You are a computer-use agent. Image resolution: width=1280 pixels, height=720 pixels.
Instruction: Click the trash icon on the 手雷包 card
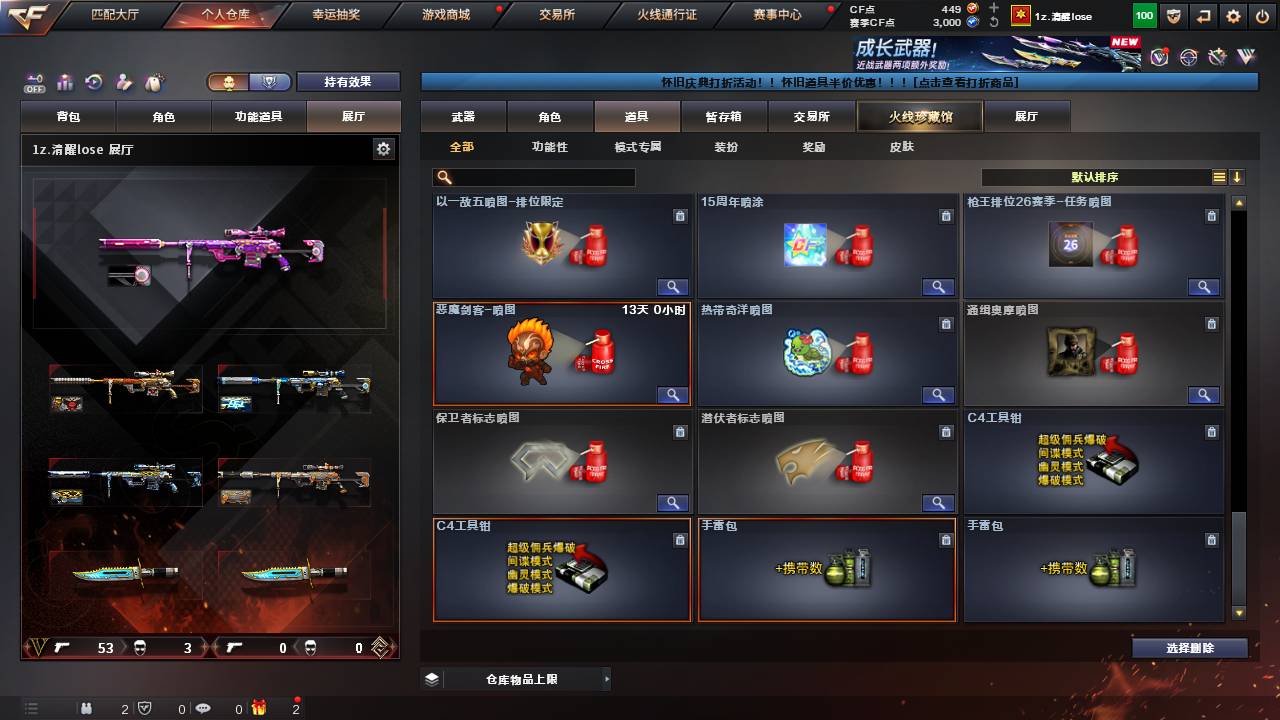click(945, 540)
